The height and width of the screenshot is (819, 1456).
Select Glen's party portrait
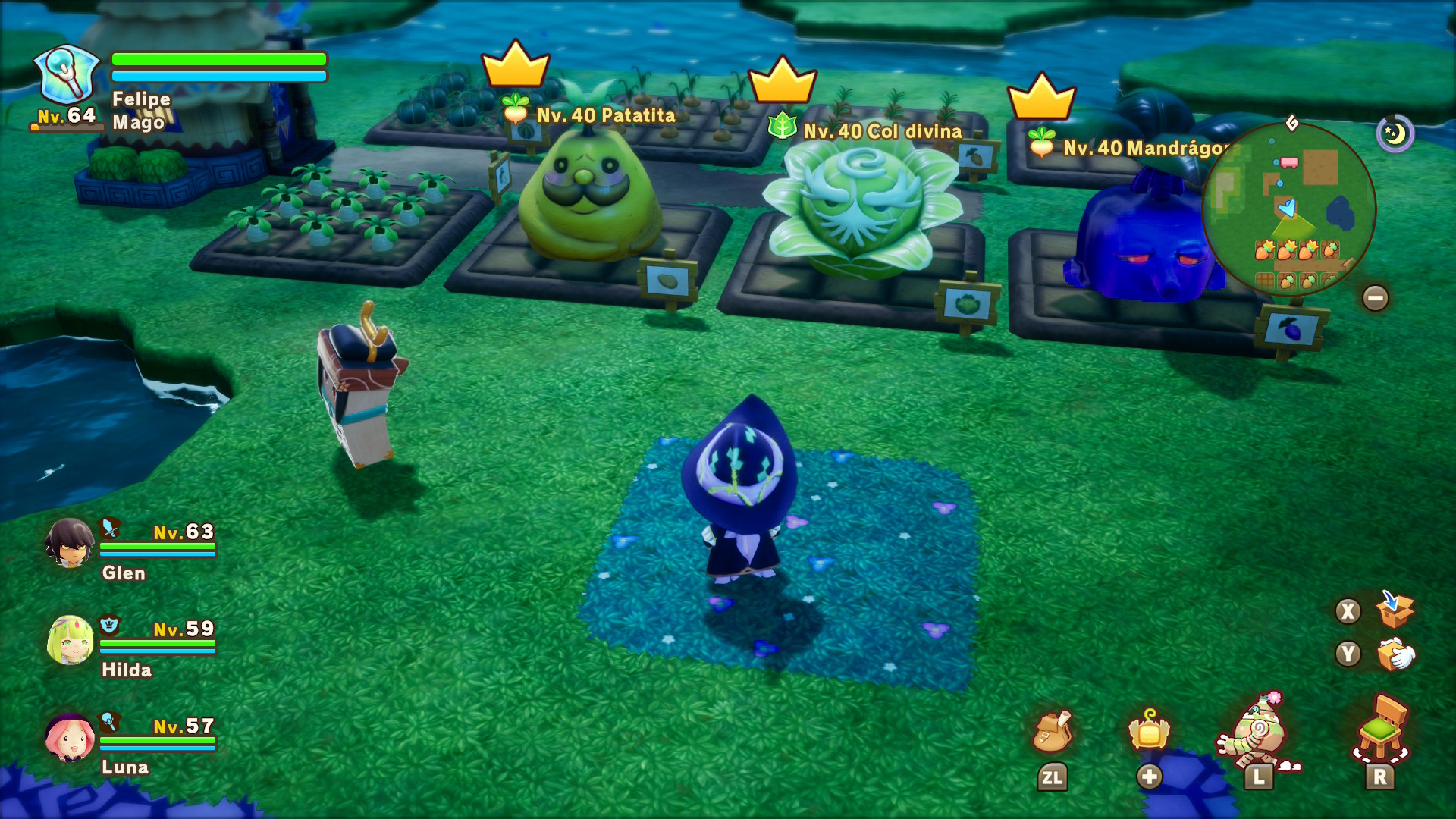69,543
